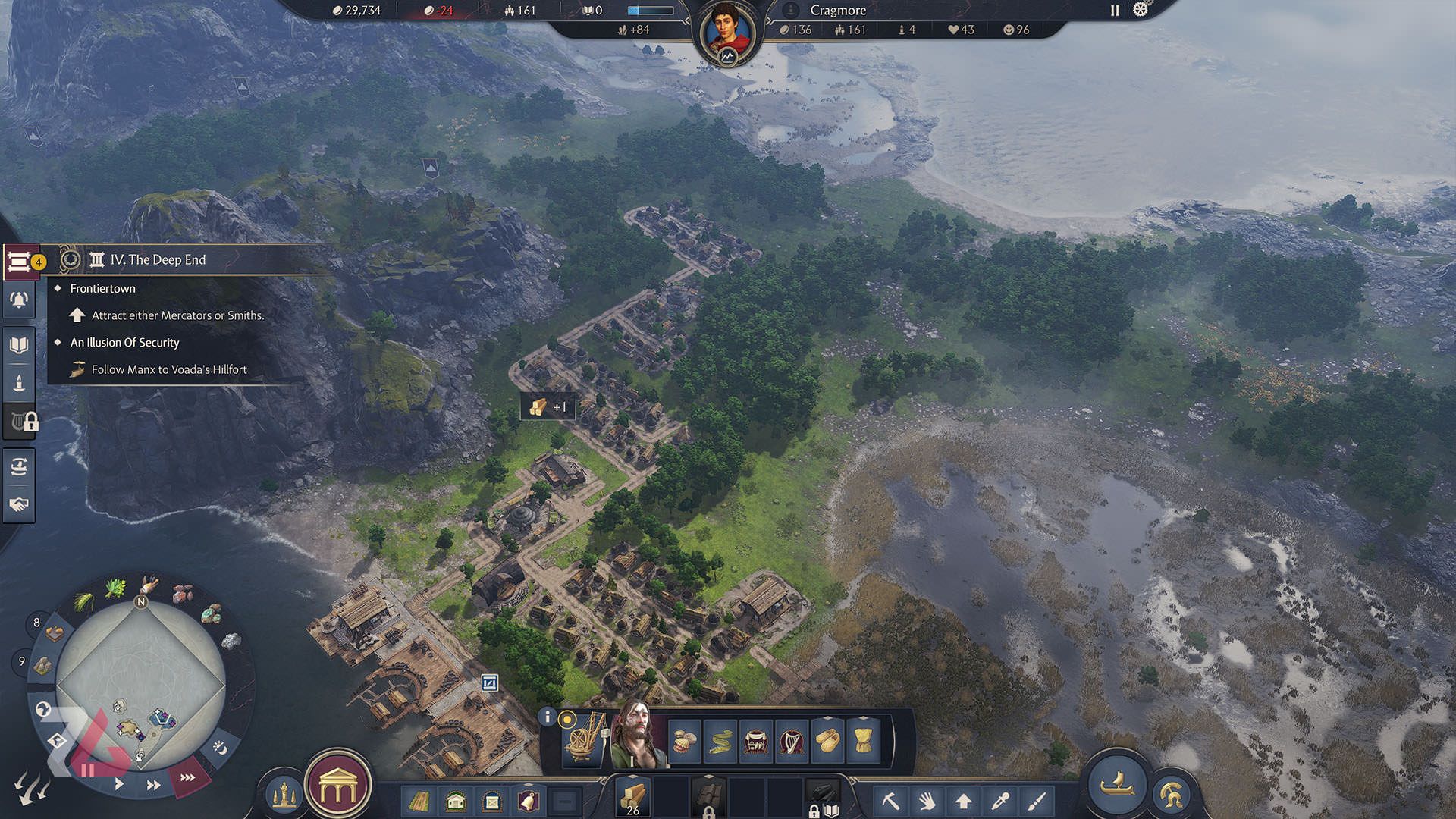Image resolution: width=1456 pixels, height=819 pixels.
Task: Select the eyedropper copy tool
Action: tap(1000, 800)
